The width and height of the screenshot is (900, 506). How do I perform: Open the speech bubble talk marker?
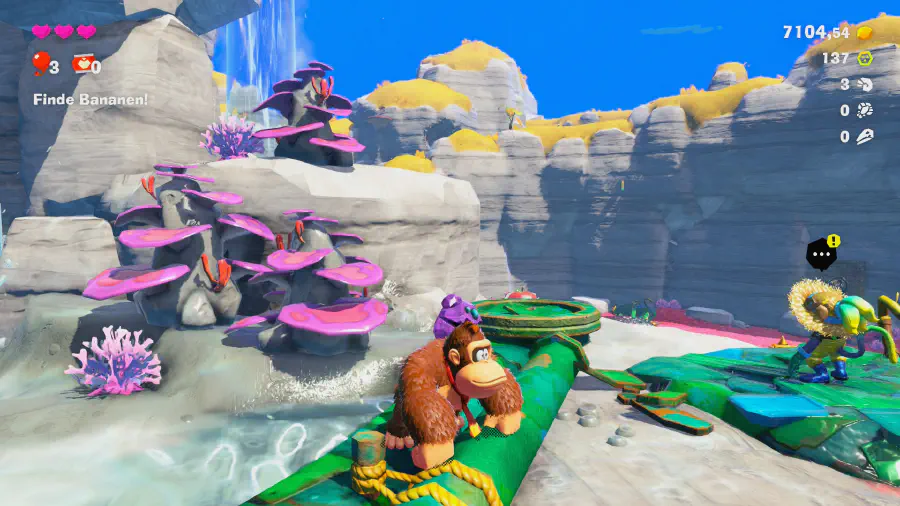(x=822, y=255)
